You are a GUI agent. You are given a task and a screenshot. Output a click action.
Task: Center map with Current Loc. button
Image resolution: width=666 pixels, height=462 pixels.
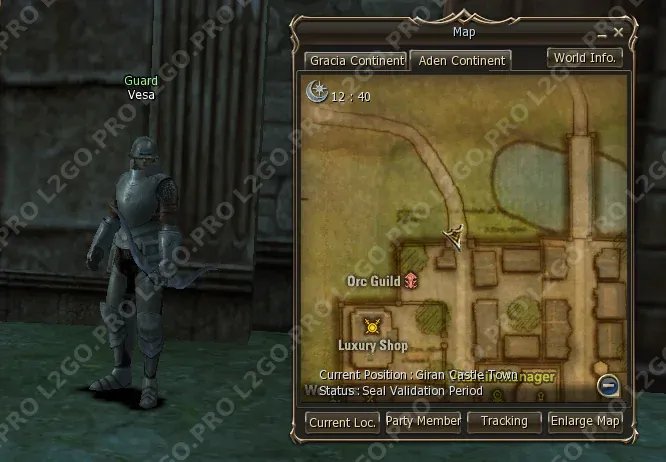pos(343,422)
